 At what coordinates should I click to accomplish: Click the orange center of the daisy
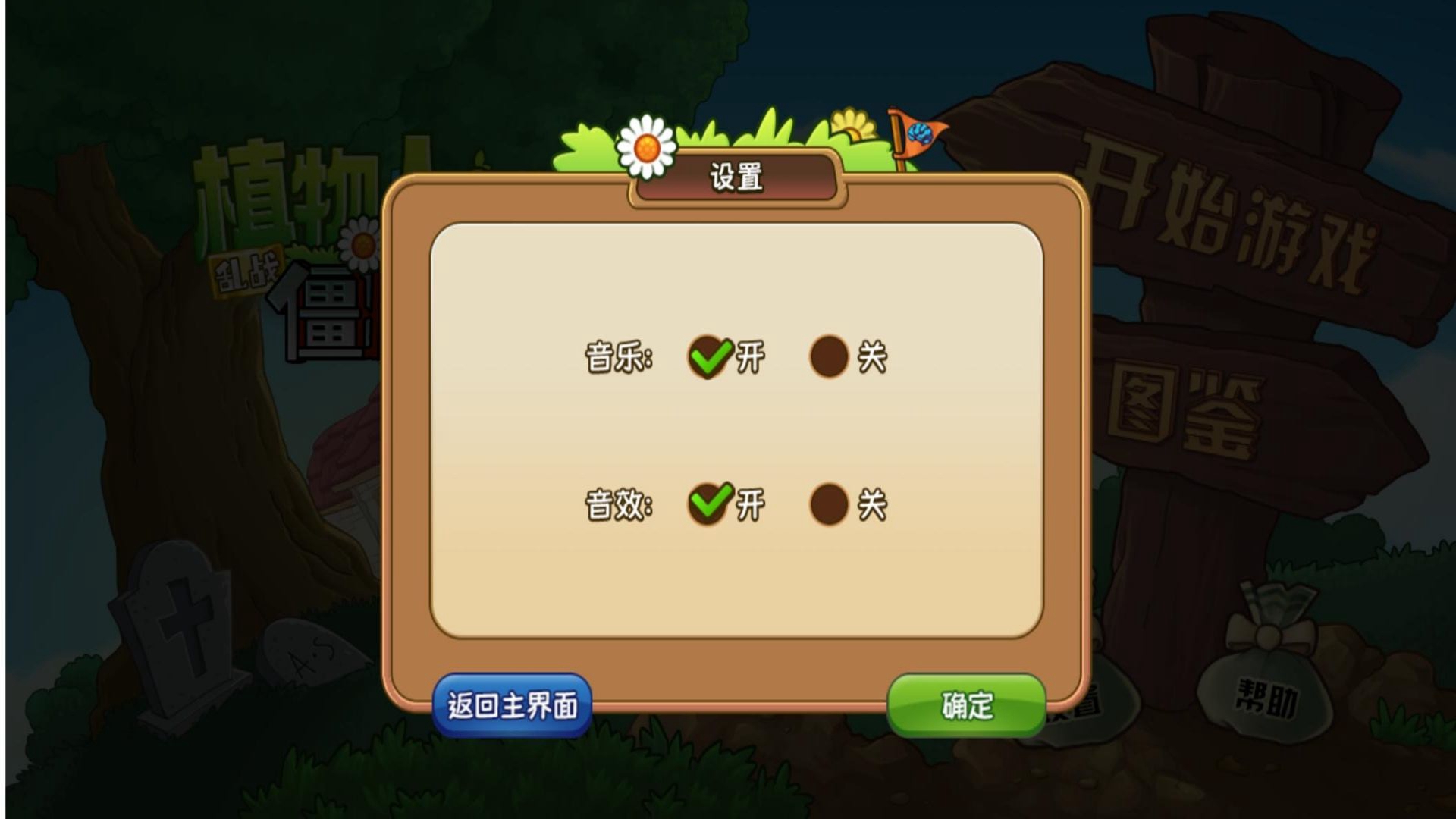(x=645, y=148)
